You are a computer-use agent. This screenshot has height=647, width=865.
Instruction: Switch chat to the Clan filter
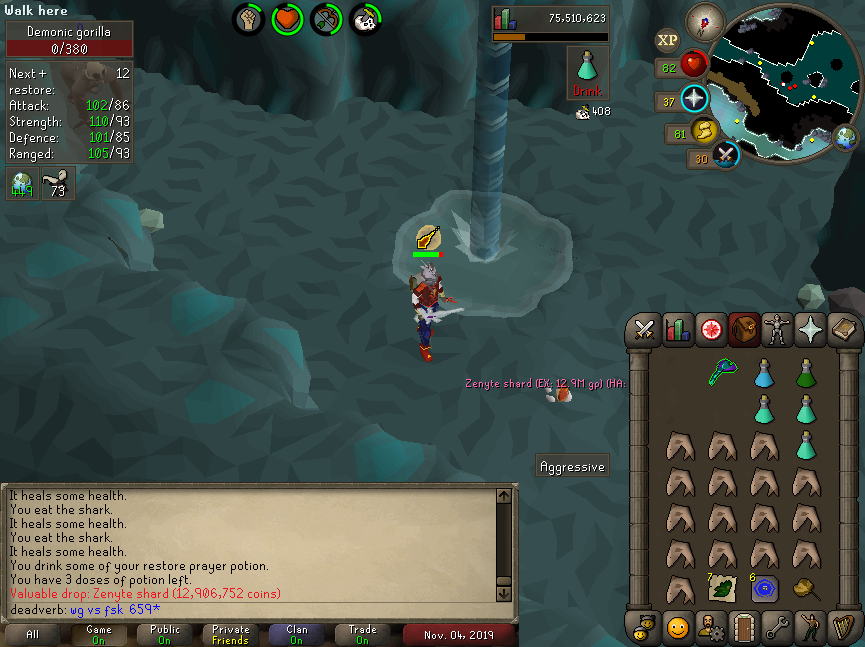coord(296,634)
